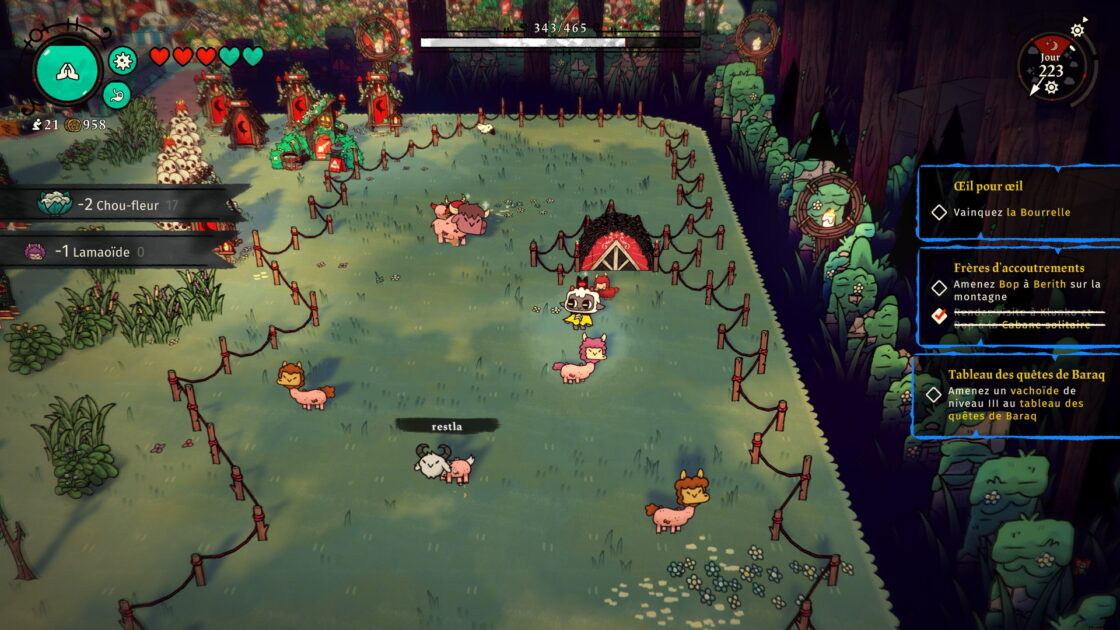This screenshot has width=1120, height=630.
Task: Click the praying hands faith meter
Action: click(x=67, y=72)
